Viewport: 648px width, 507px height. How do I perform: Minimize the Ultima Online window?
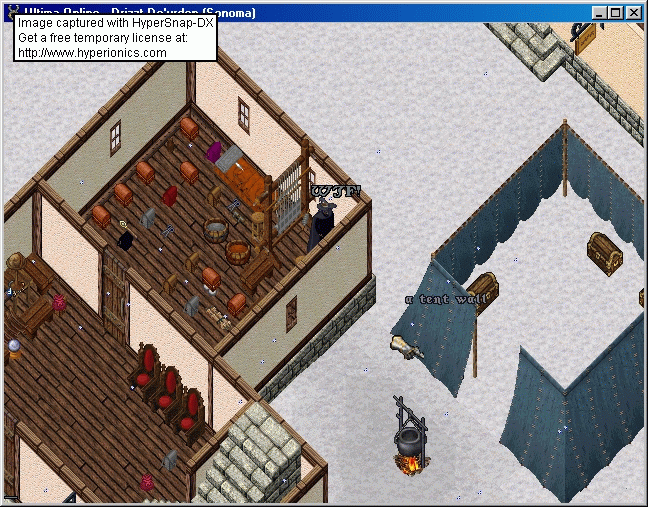(600, 13)
